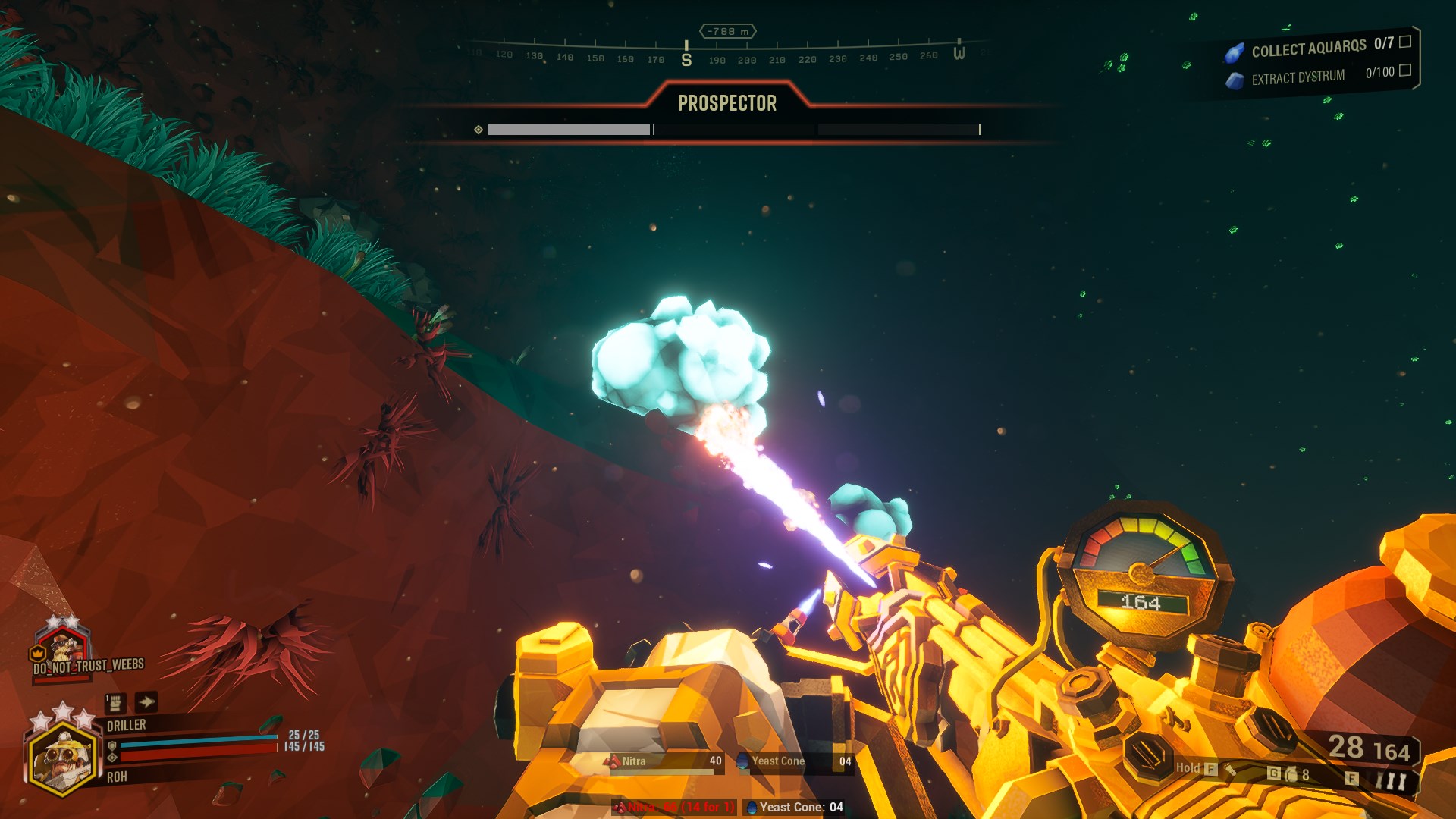1456x819 pixels.
Task: Select the Collect Aquarqs objective entry
Action: click(x=1318, y=49)
